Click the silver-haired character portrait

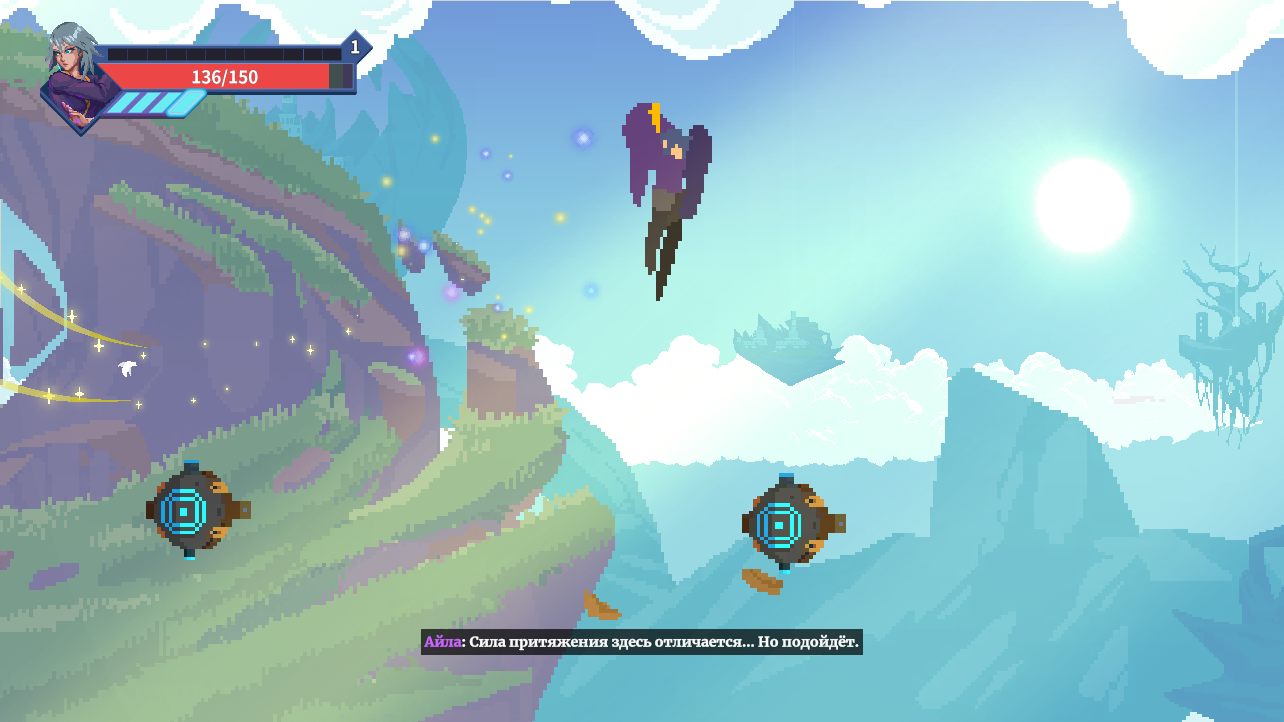(x=76, y=77)
